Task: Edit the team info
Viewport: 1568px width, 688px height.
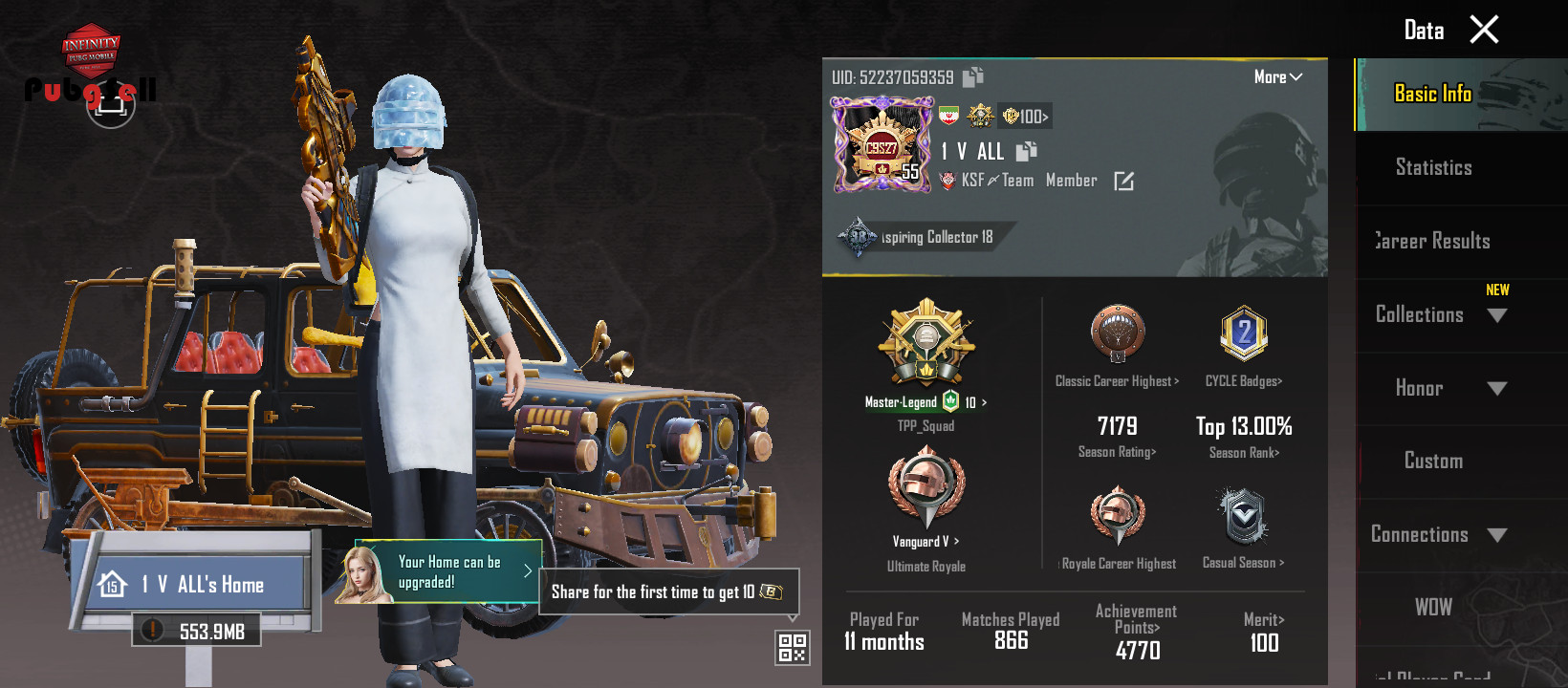Action: pyautogui.click(x=1124, y=182)
